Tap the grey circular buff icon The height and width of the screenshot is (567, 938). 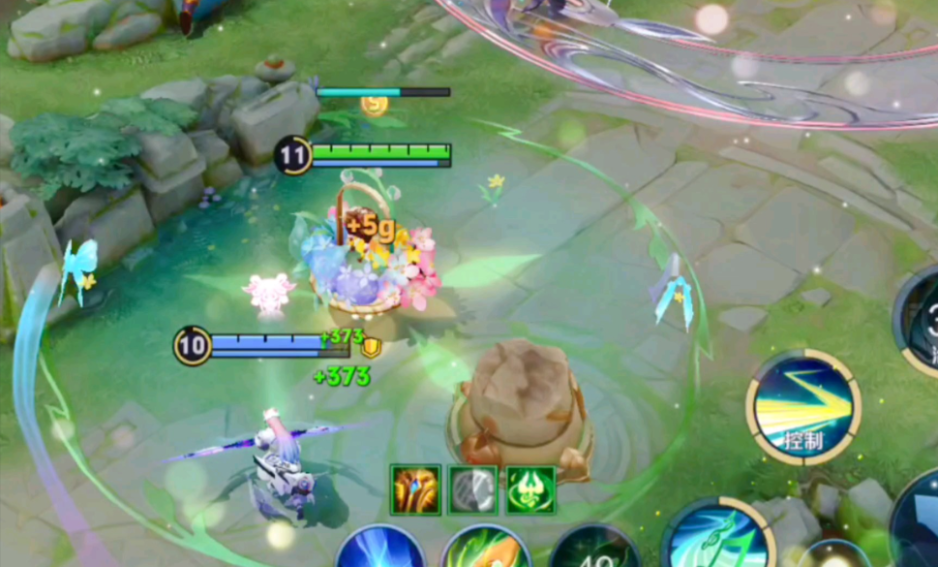473,490
